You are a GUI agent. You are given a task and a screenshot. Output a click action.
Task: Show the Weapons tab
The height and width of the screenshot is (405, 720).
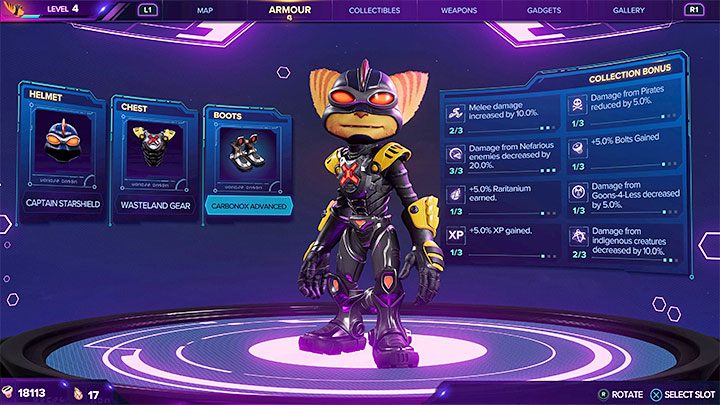[x=459, y=10]
